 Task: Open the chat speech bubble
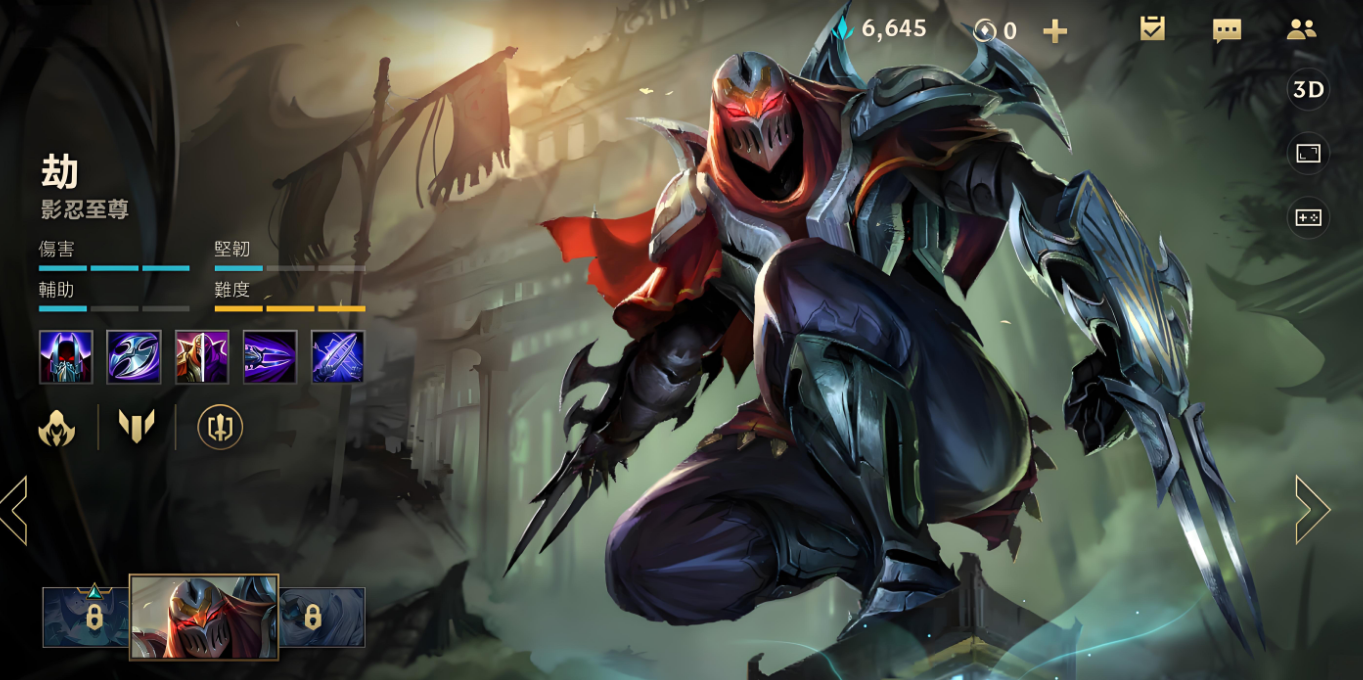(x=1227, y=30)
